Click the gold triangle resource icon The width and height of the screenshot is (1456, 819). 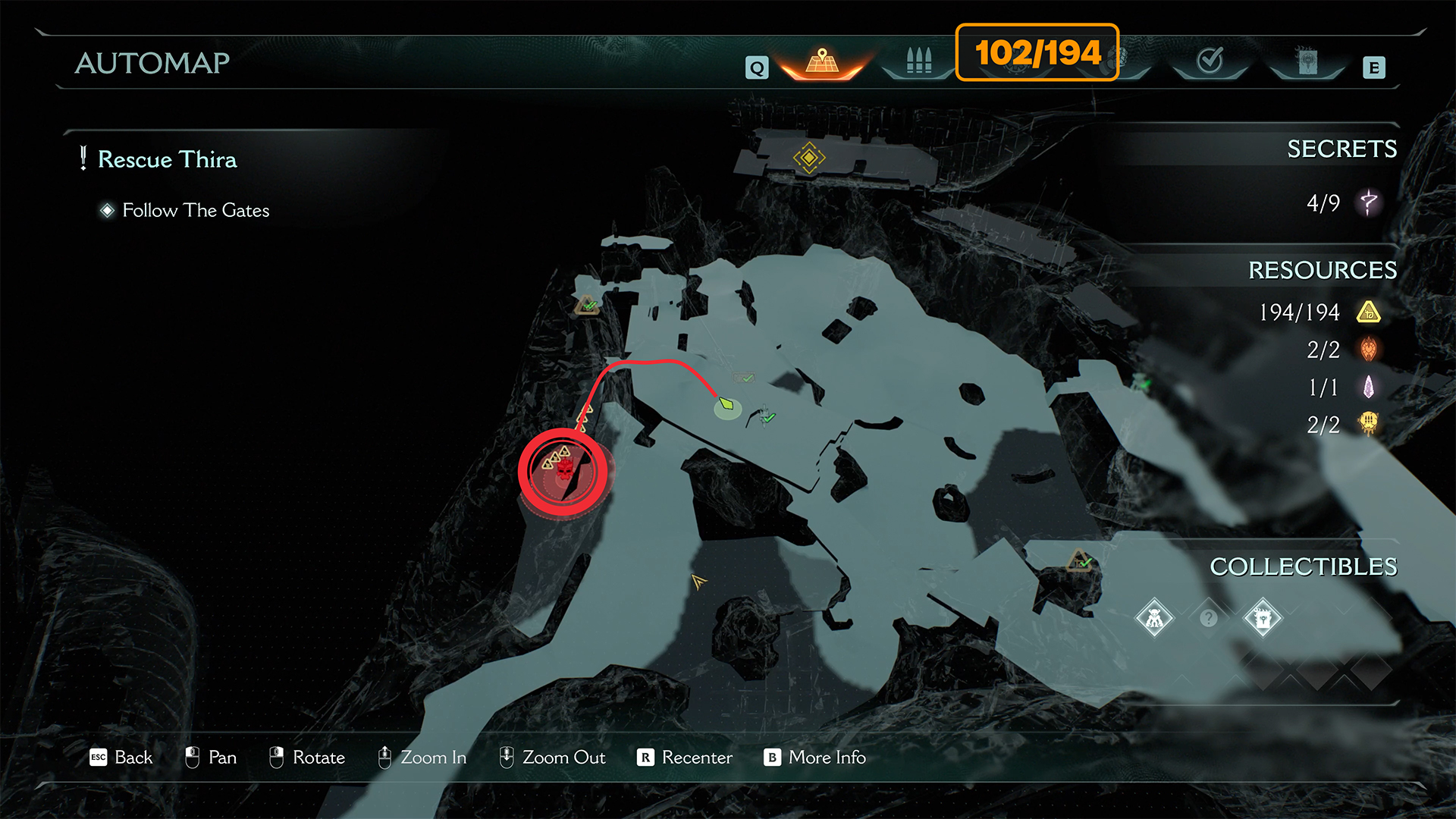click(1369, 312)
